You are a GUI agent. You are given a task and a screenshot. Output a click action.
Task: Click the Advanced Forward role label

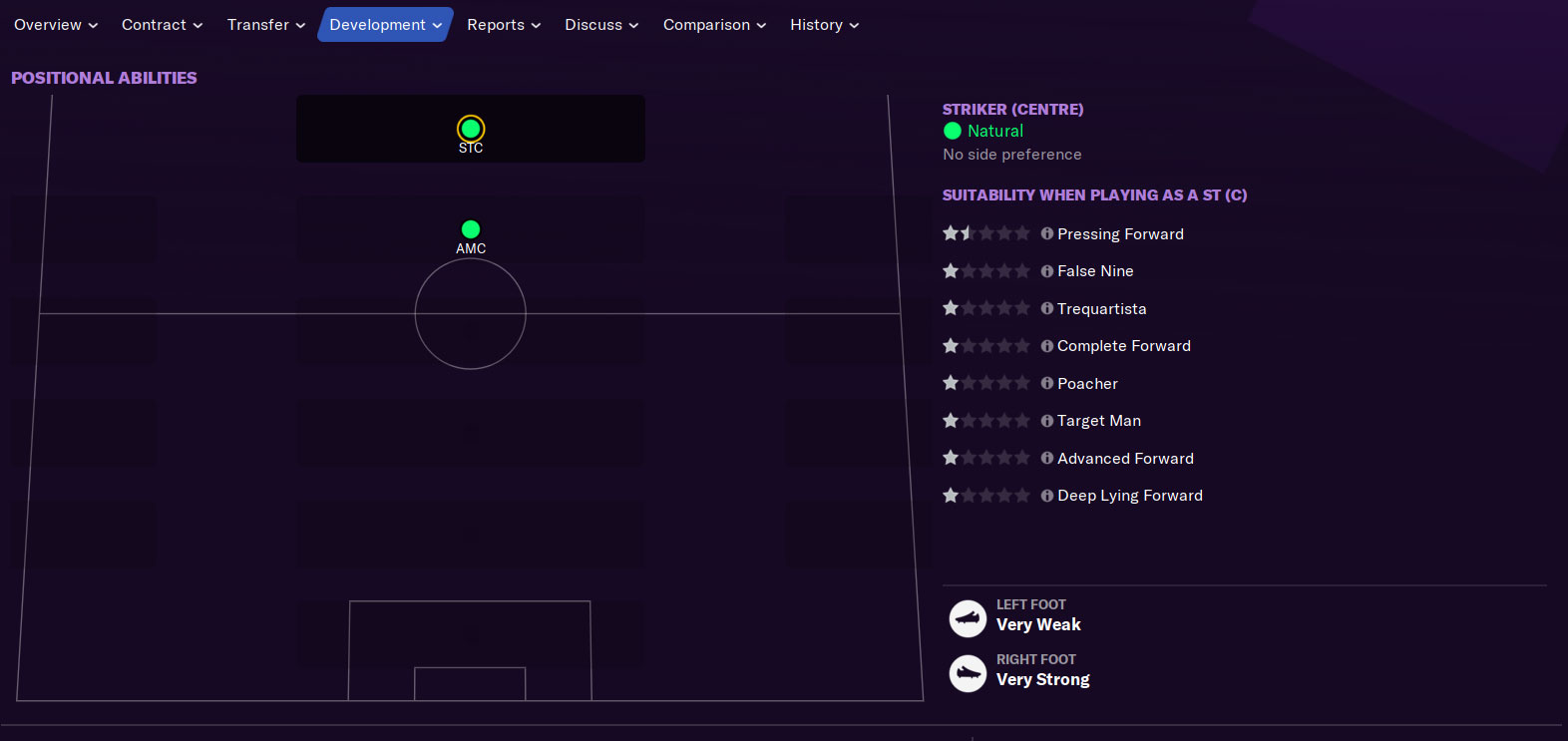click(1126, 458)
